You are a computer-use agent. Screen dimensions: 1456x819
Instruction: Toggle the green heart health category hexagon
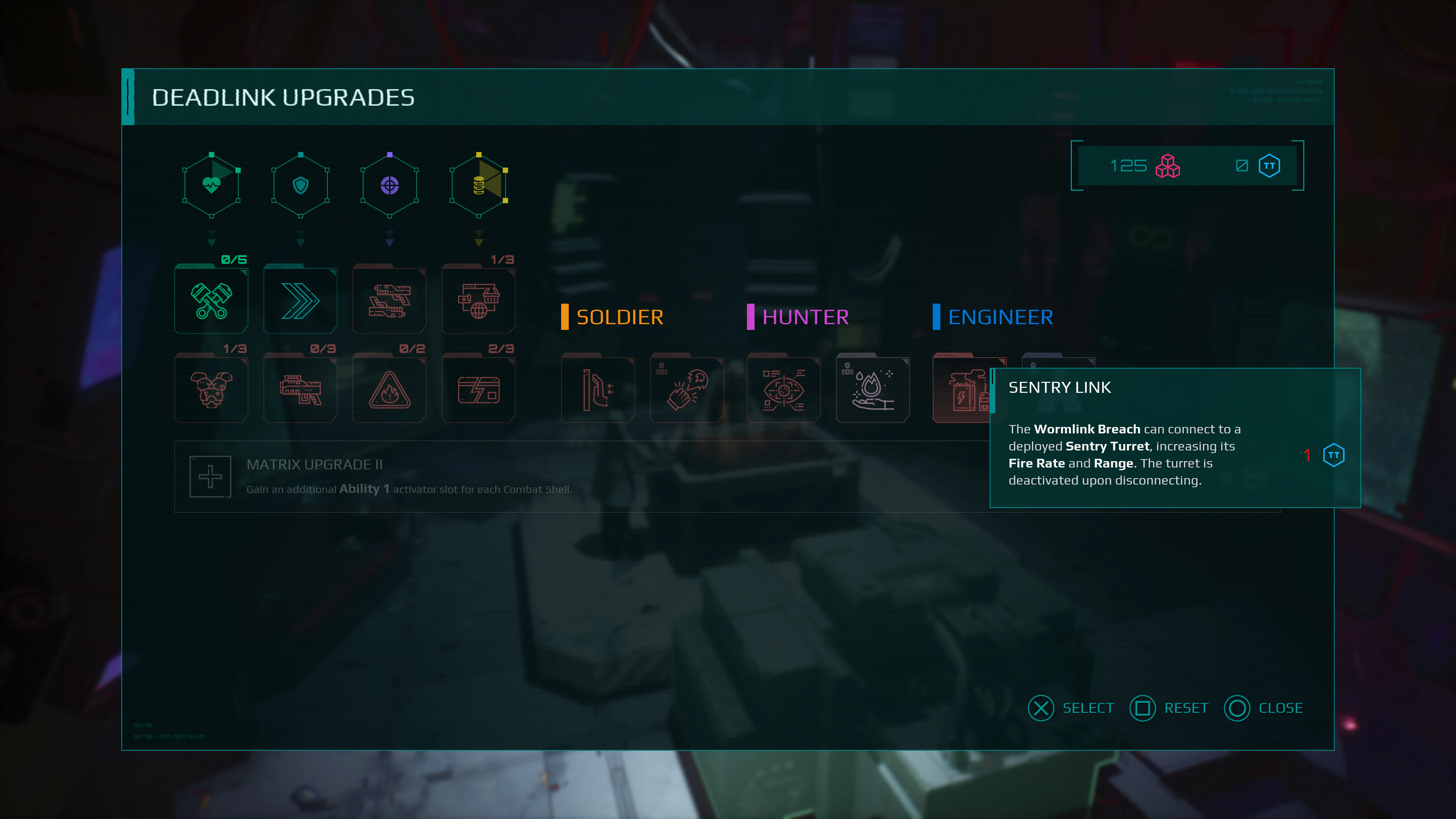tap(211, 185)
